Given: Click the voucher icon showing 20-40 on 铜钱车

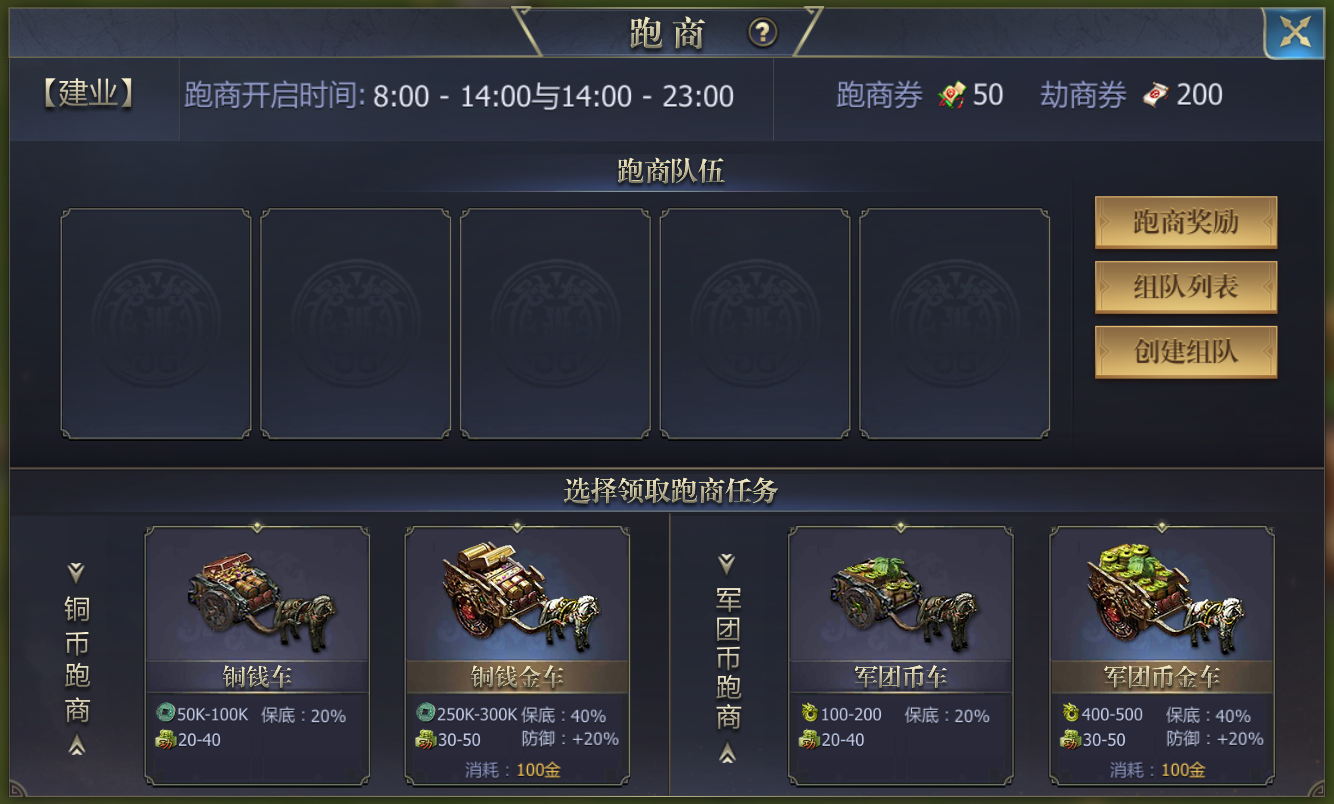Looking at the screenshot, I should pyautogui.click(x=164, y=740).
